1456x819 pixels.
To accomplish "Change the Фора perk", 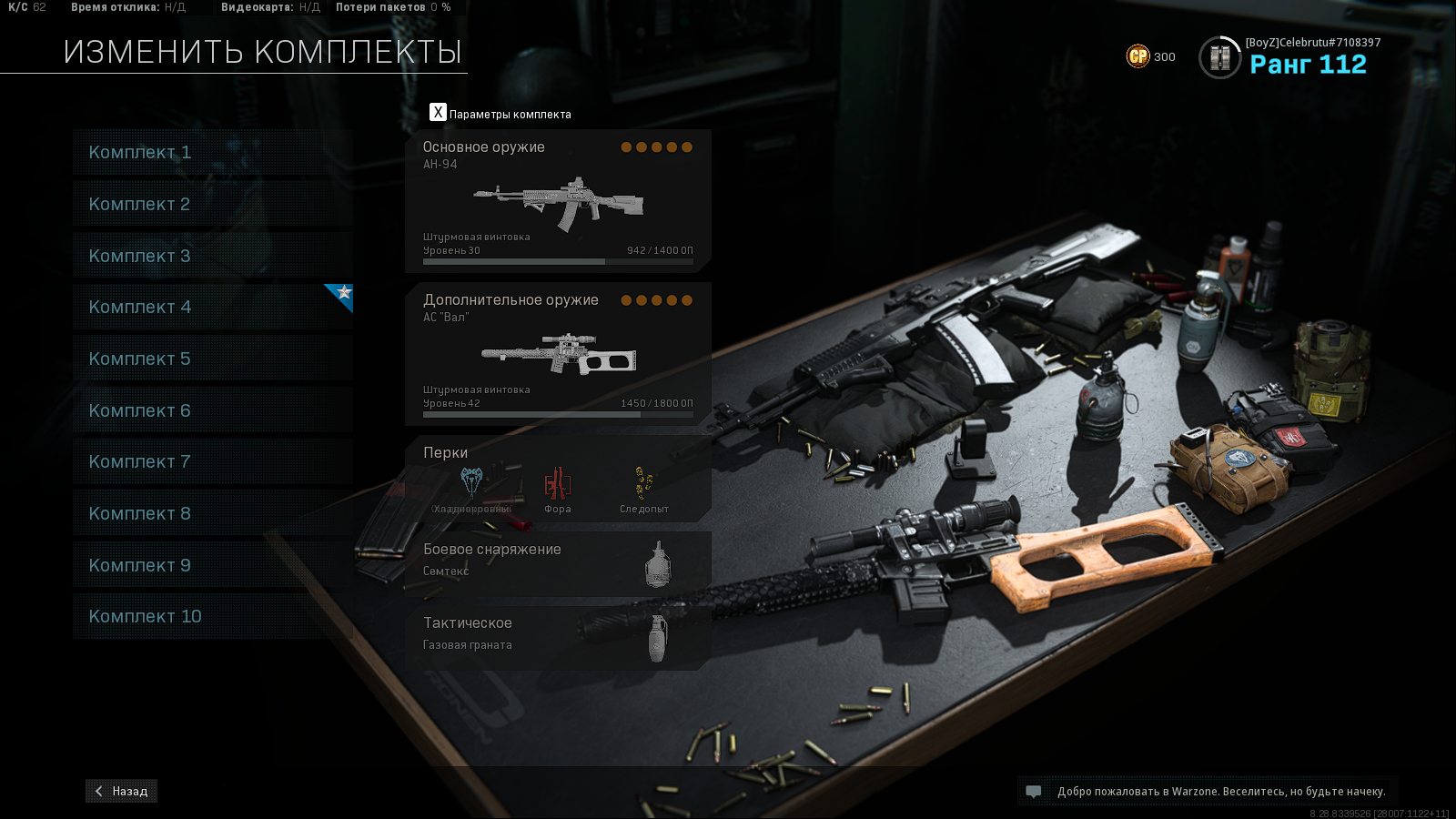I will click(x=558, y=484).
